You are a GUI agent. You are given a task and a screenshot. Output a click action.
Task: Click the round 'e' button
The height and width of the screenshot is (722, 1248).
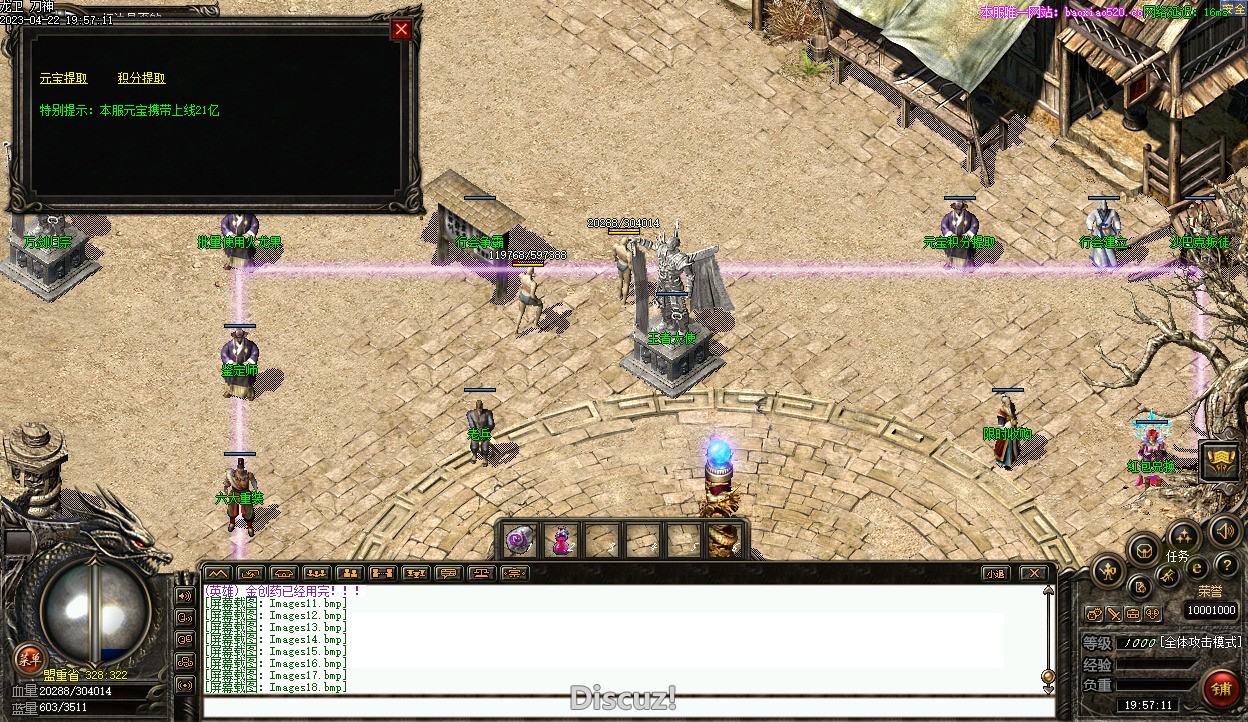point(1197,568)
